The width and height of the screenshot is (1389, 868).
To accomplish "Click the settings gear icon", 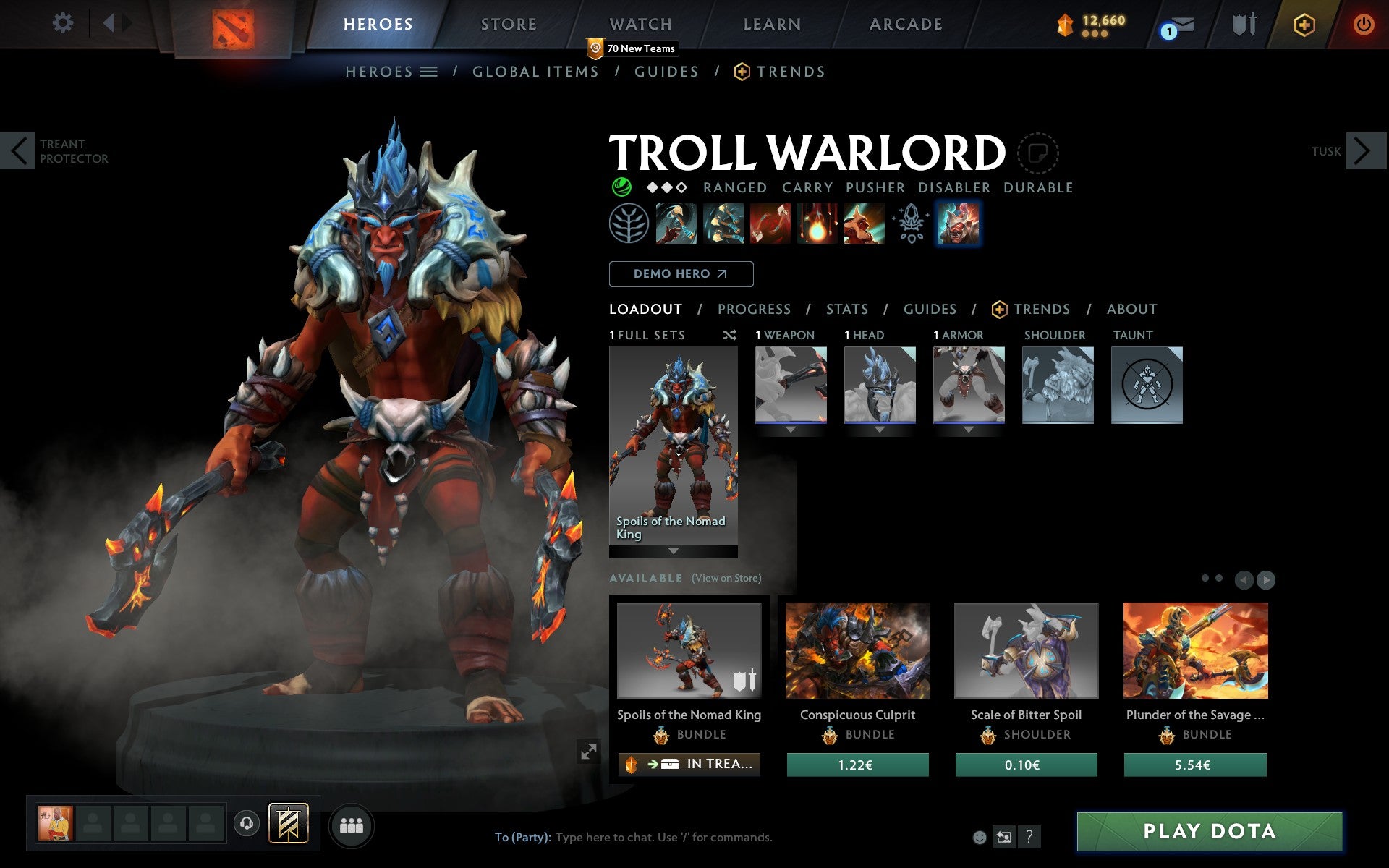I will click(x=64, y=23).
